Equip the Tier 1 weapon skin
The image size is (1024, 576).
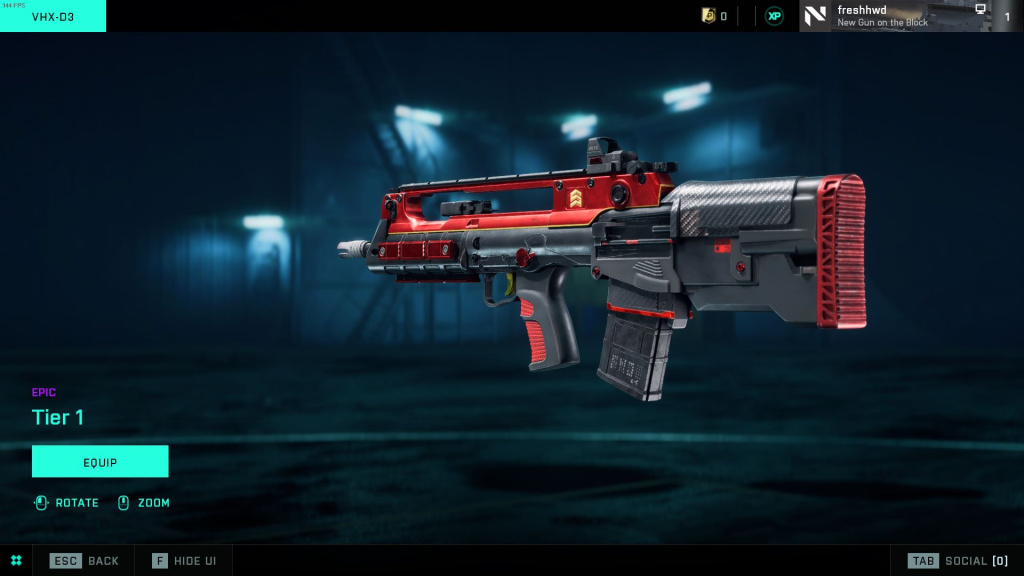(100, 462)
